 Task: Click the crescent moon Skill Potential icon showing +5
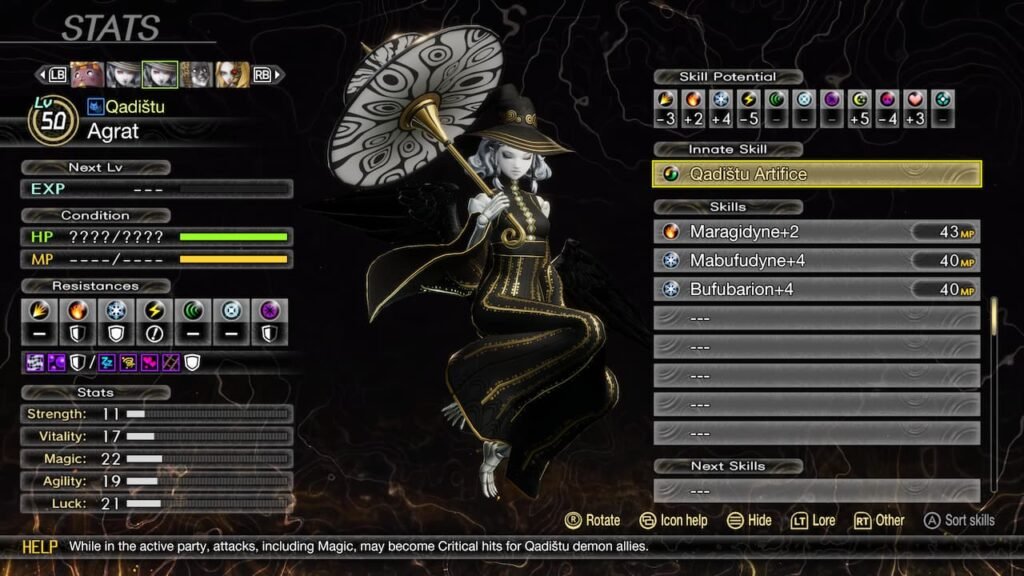[x=860, y=100]
